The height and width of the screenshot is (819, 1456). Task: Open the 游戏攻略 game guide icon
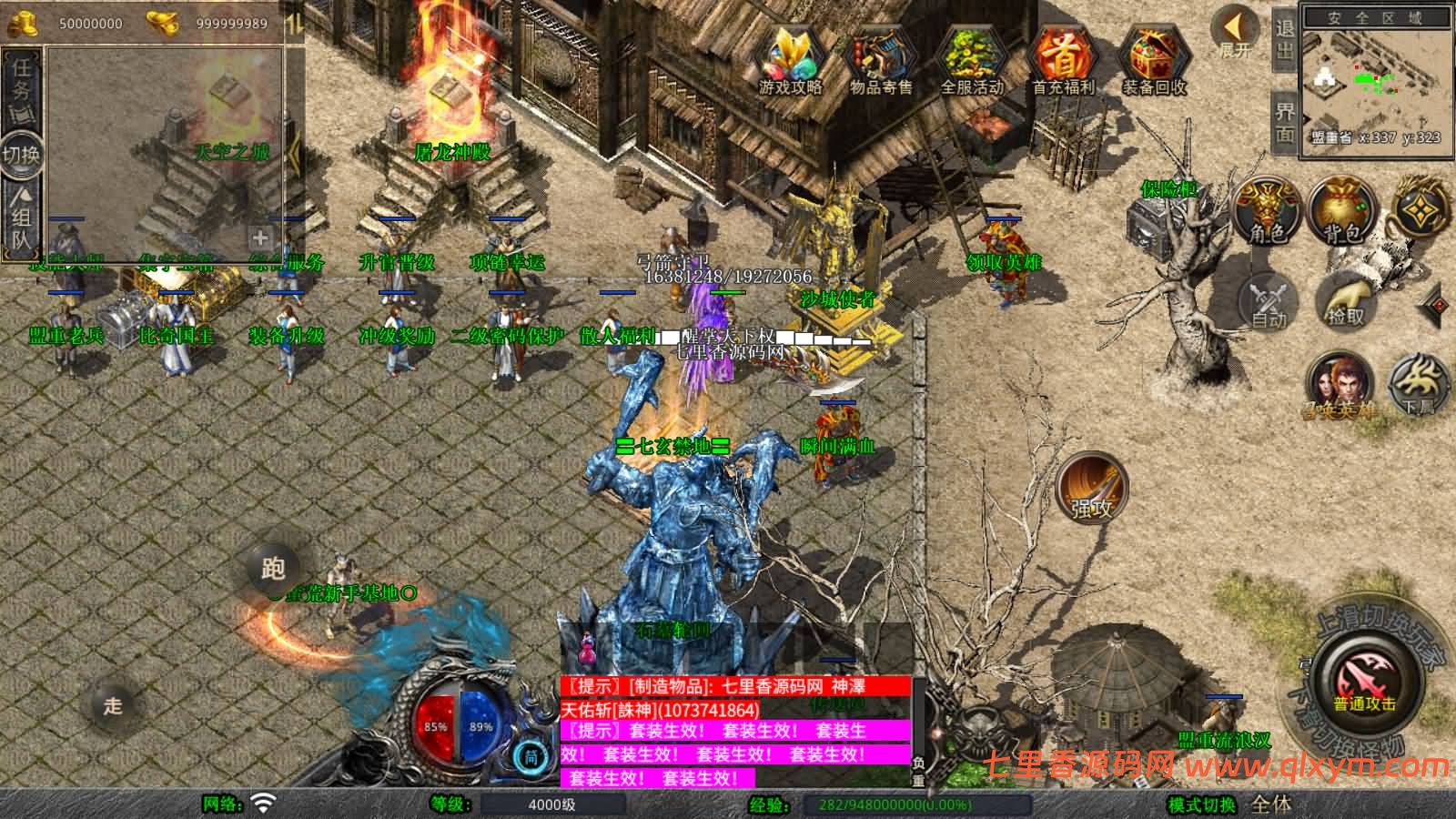pyautogui.click(x=790, y=59)
